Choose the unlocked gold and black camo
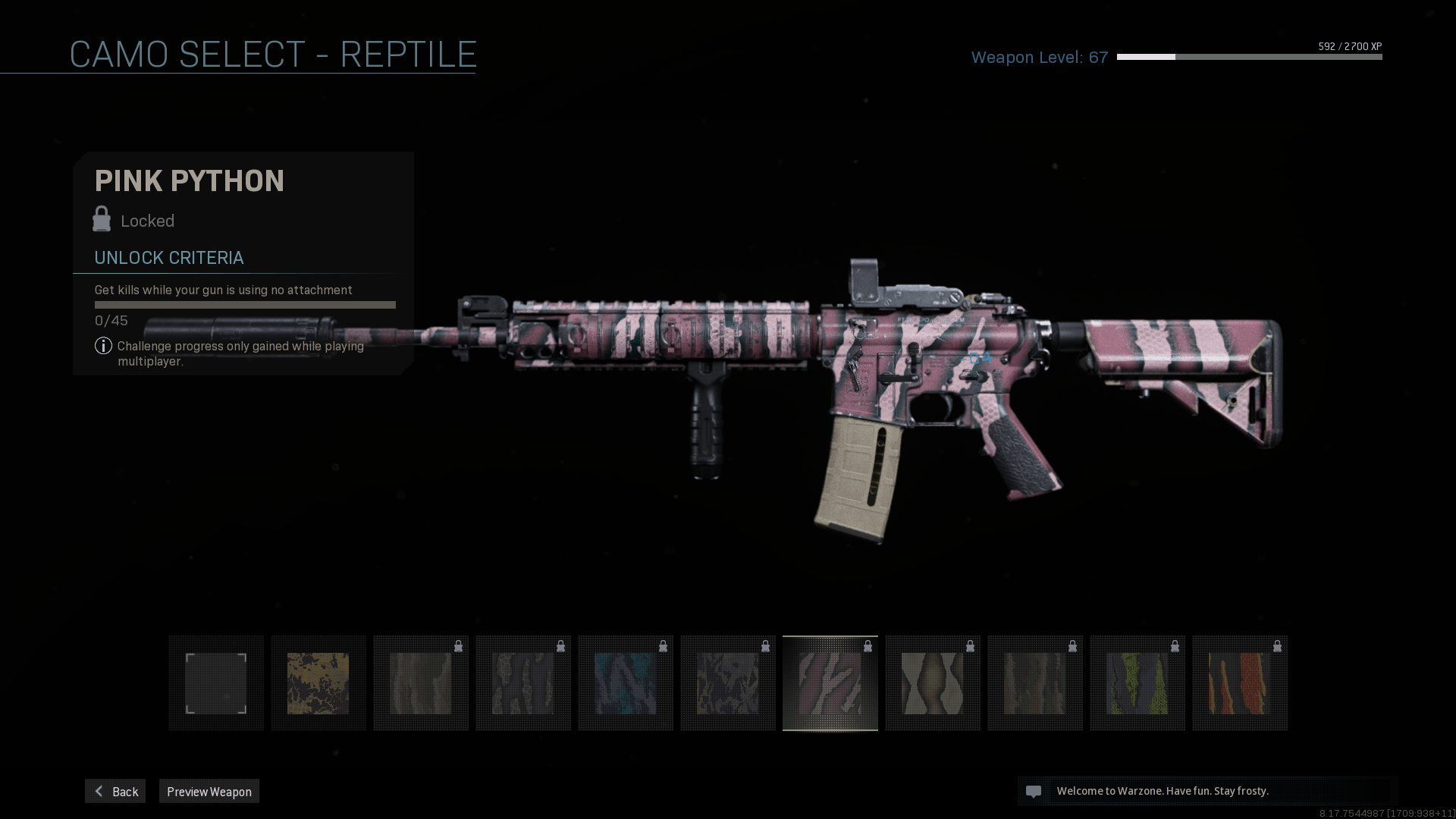This screenshot has width=1456, height=819. (x=318, y=683)
